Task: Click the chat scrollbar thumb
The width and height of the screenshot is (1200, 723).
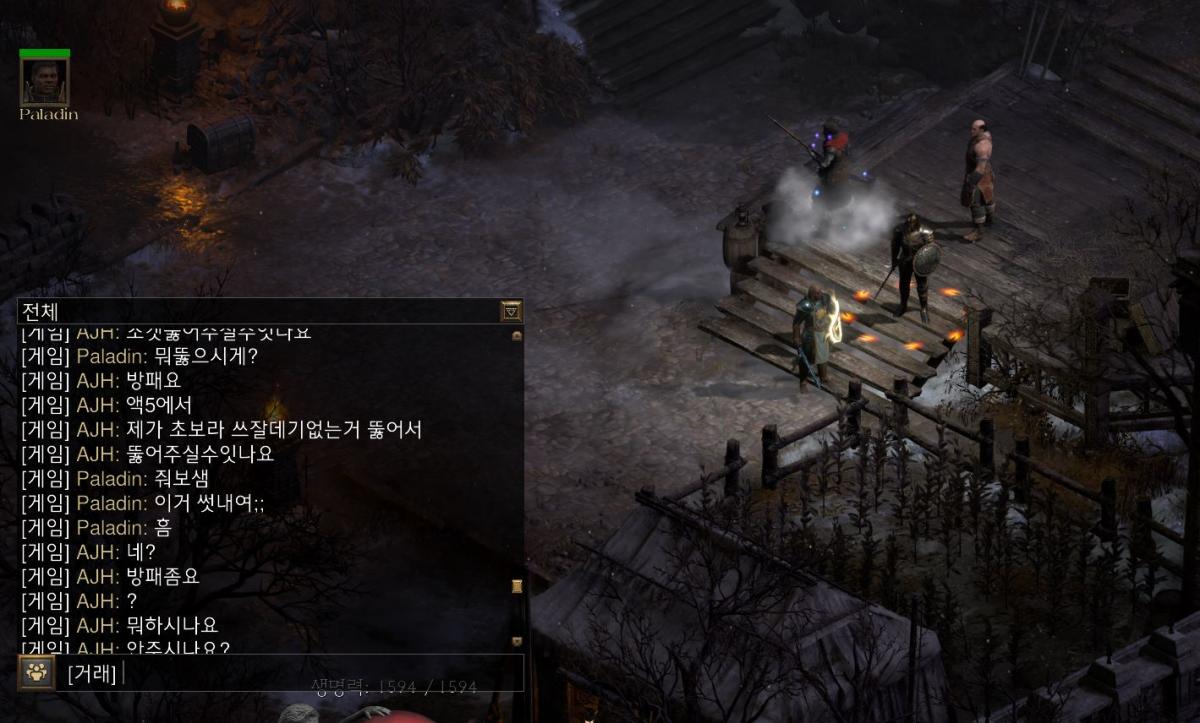Action: (x=517, y=586)
